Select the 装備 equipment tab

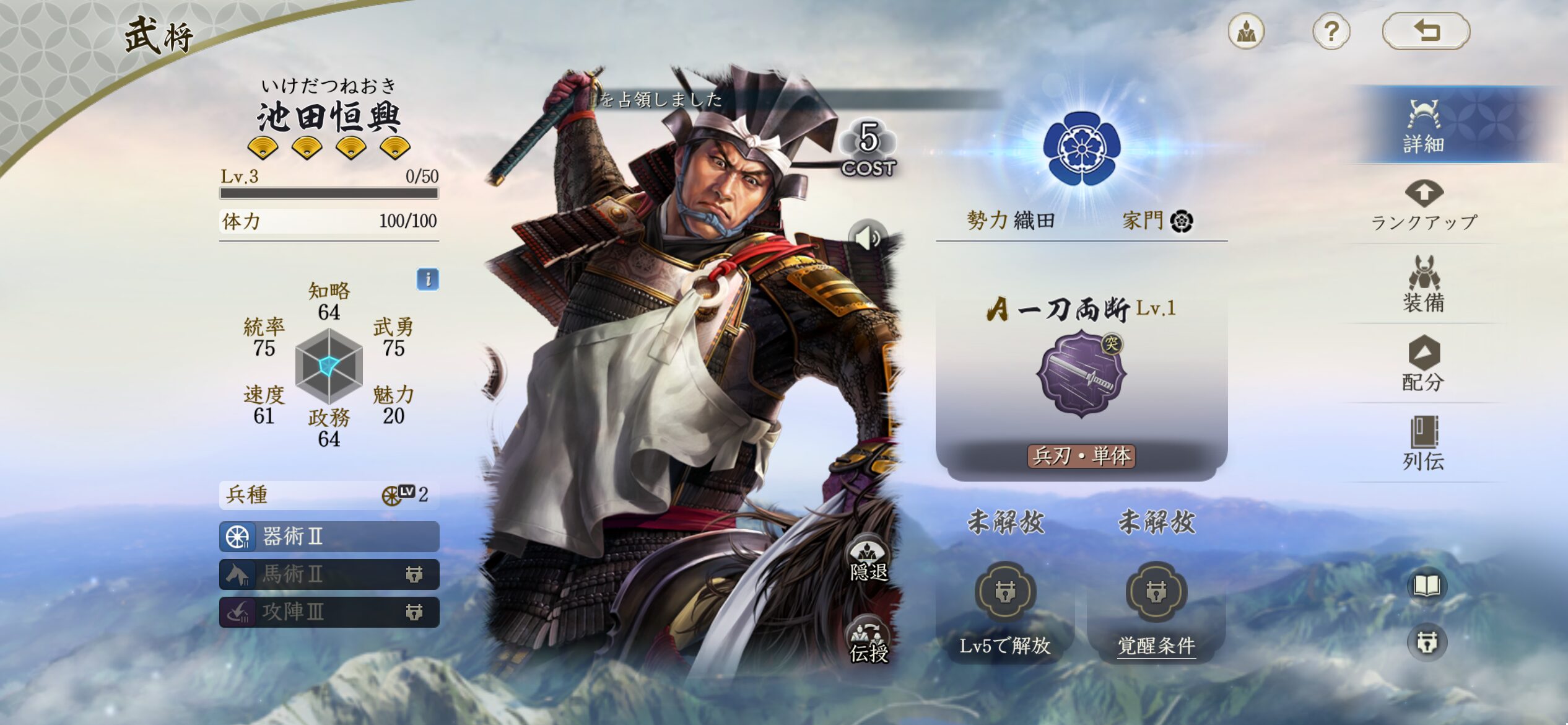point(1424,285)
